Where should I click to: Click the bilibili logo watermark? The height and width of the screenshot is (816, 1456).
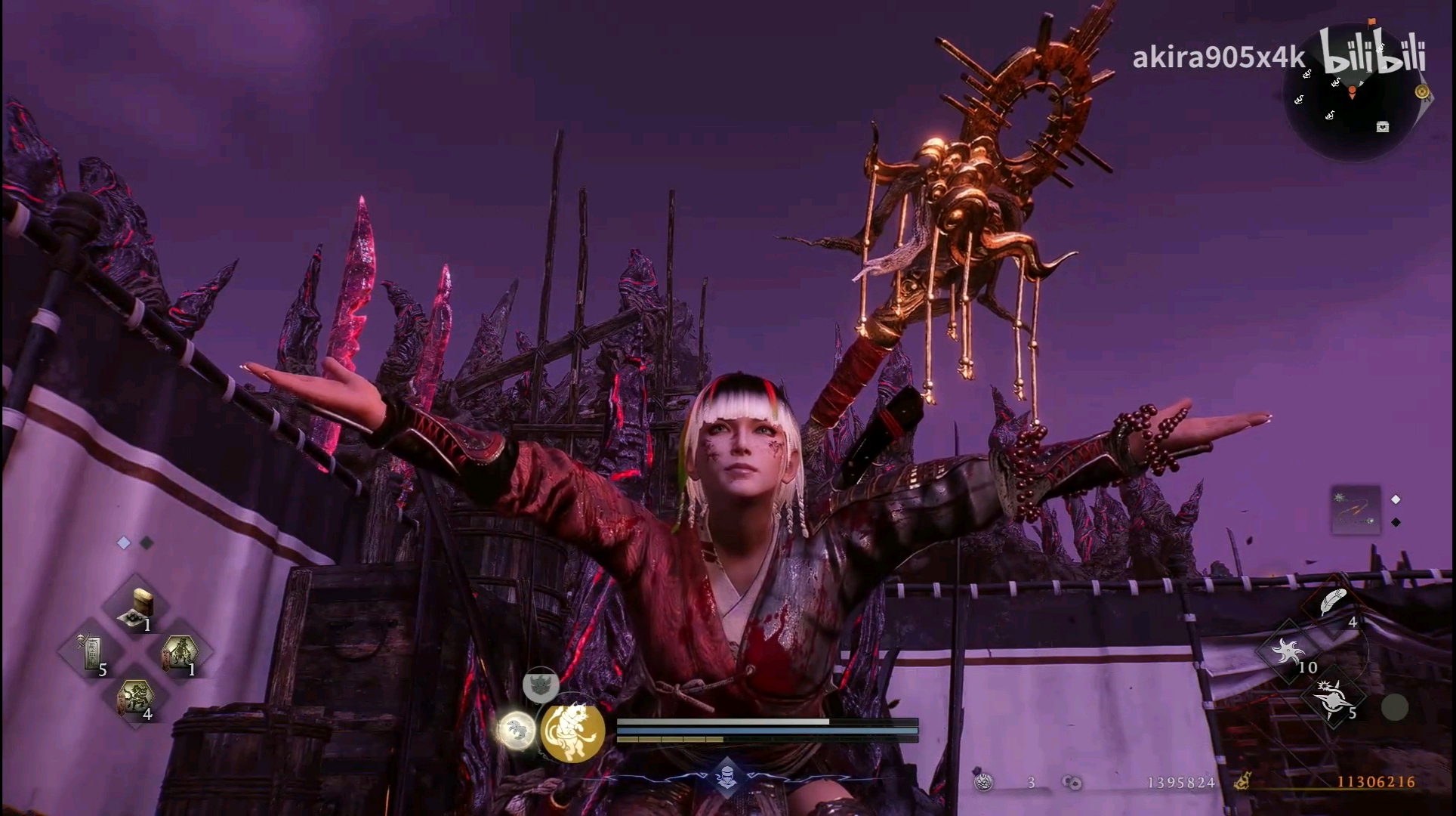click(1373, 51)
